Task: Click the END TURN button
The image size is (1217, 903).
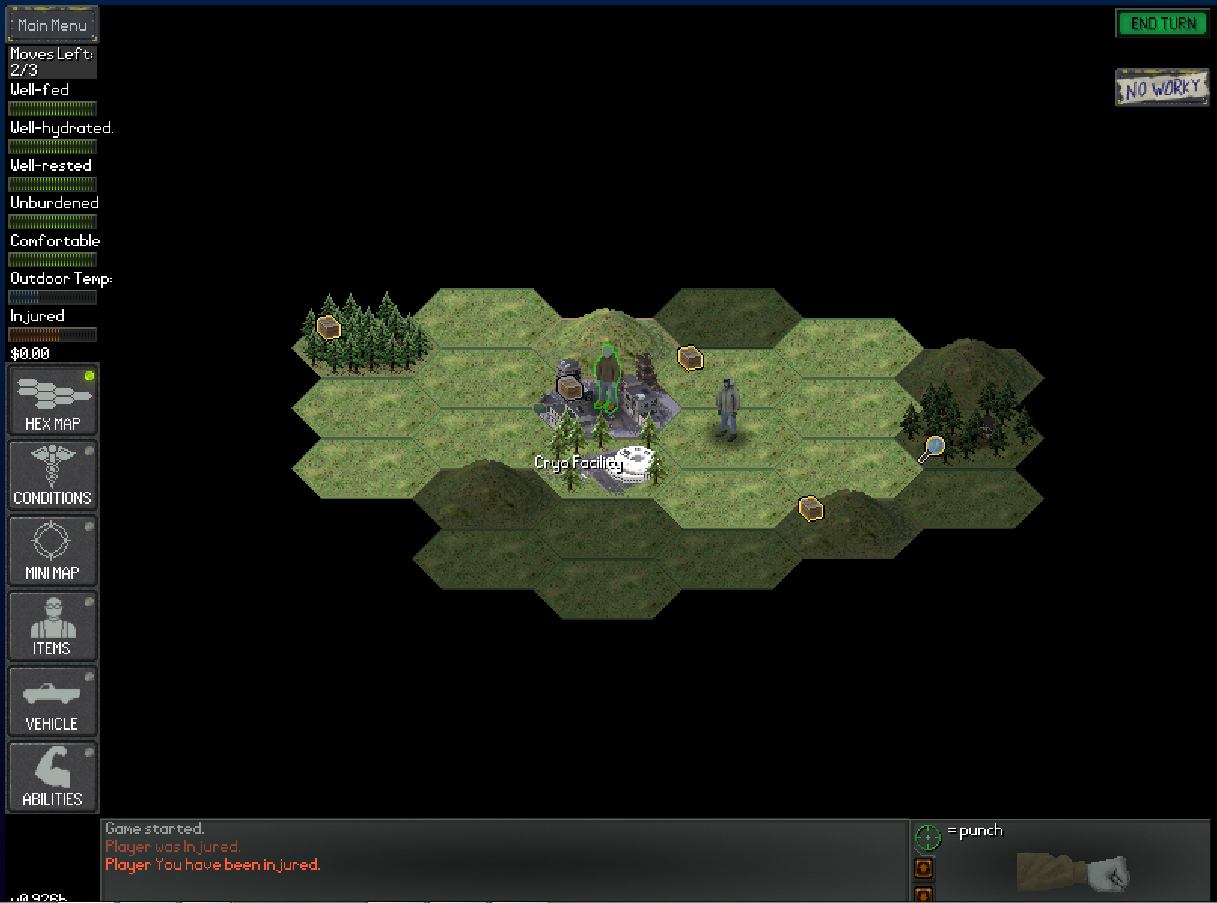Action: click(1162, 24)
